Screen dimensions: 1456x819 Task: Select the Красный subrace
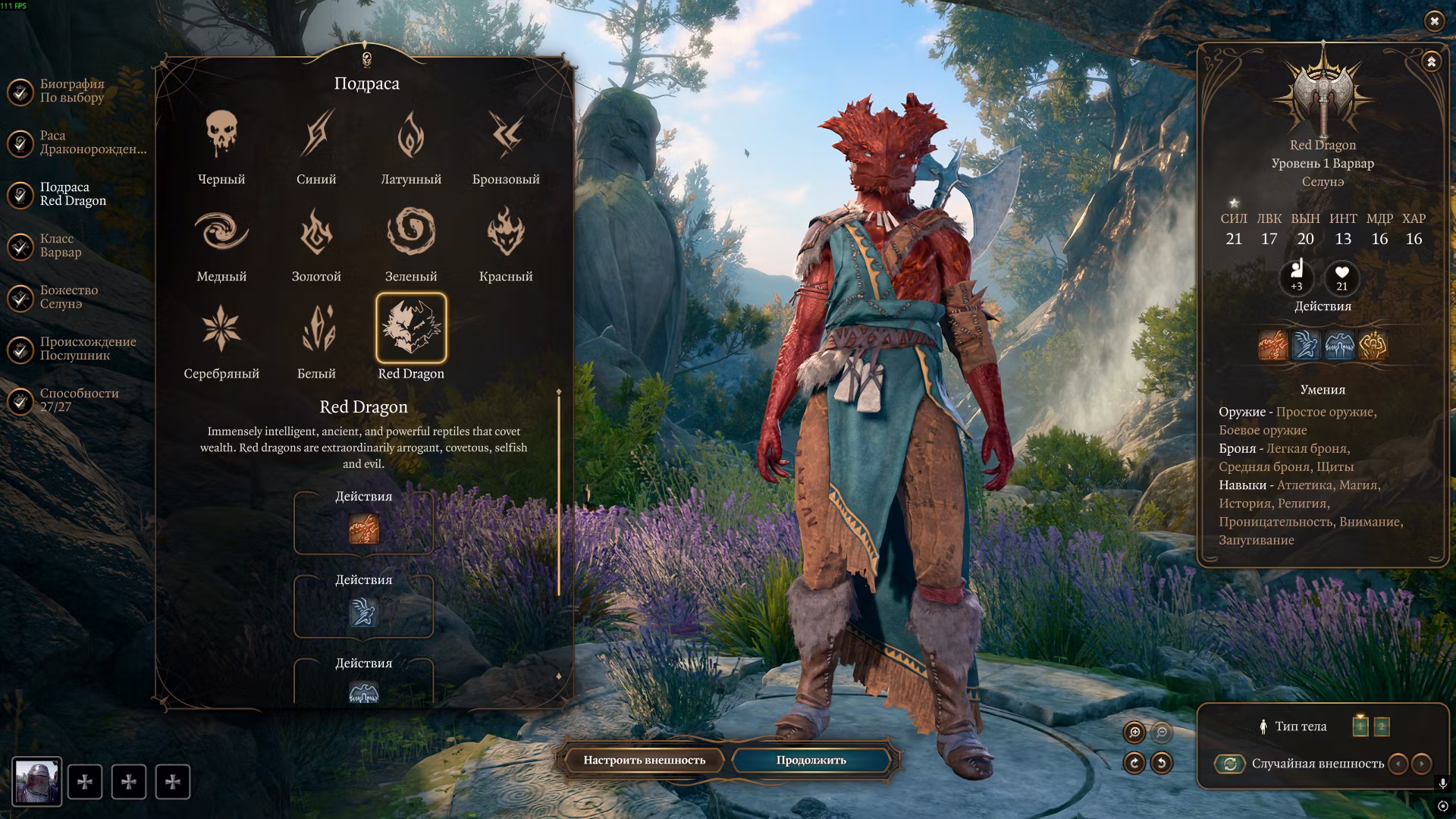coord(506,233)
